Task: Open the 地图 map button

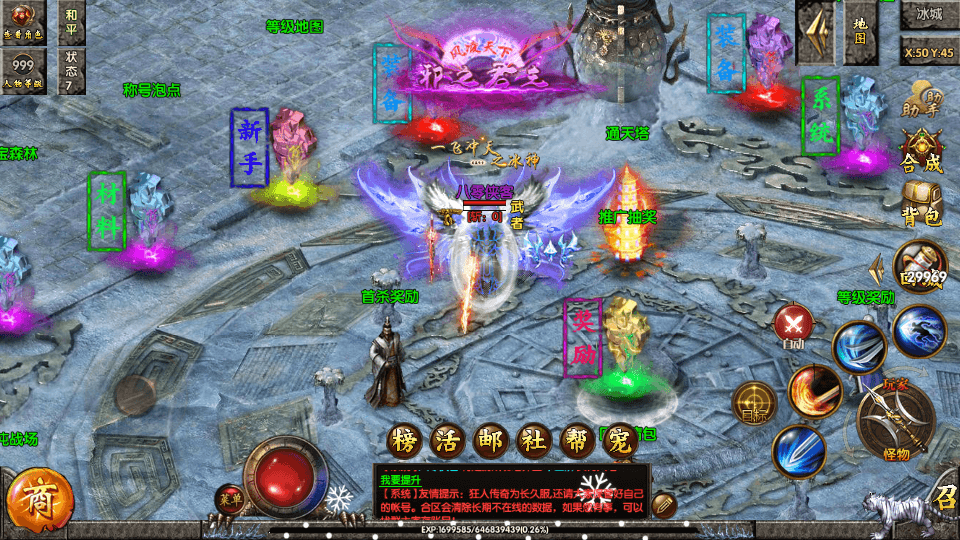Action: coord(860,30)
